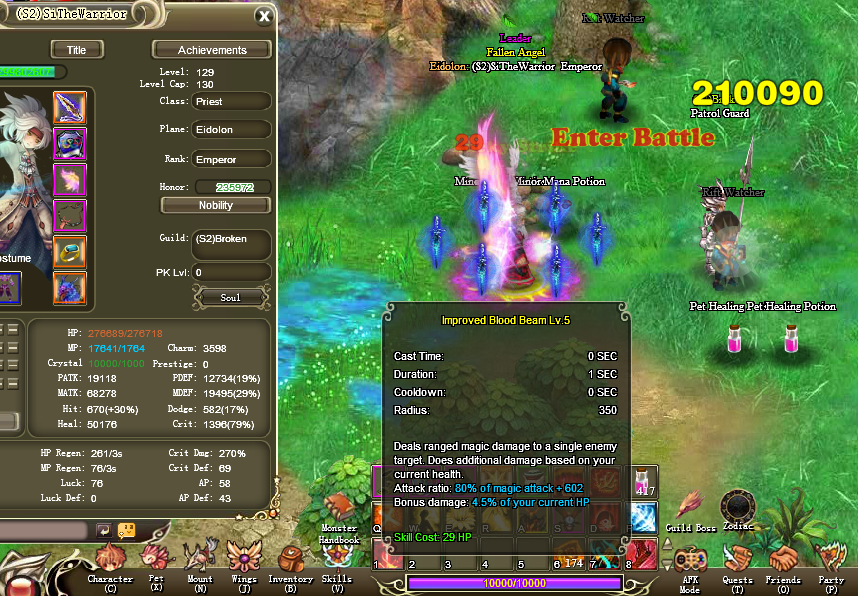Open the Guild Boss icon

[x=691, y=508]
